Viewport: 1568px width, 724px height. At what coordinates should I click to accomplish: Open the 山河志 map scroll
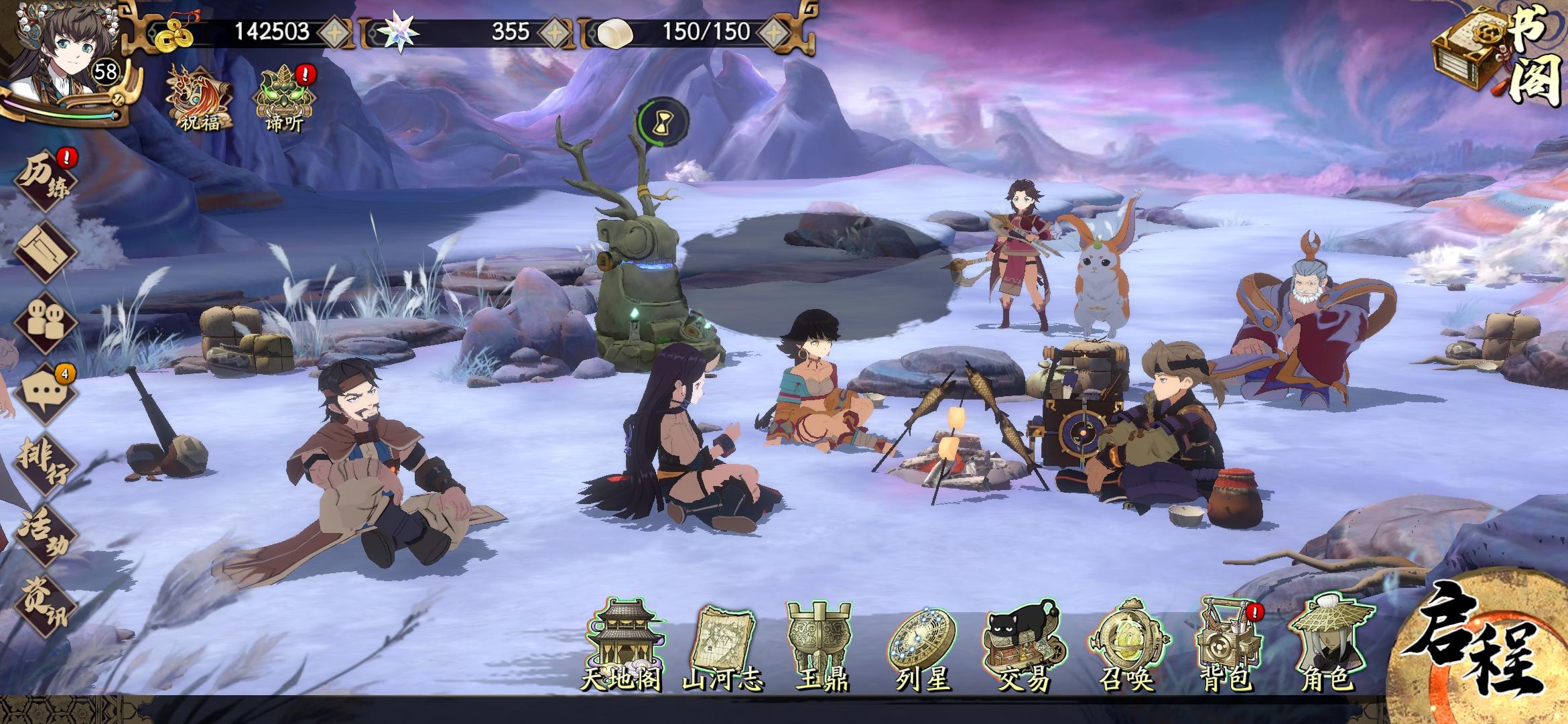click(x=724, y=647)
